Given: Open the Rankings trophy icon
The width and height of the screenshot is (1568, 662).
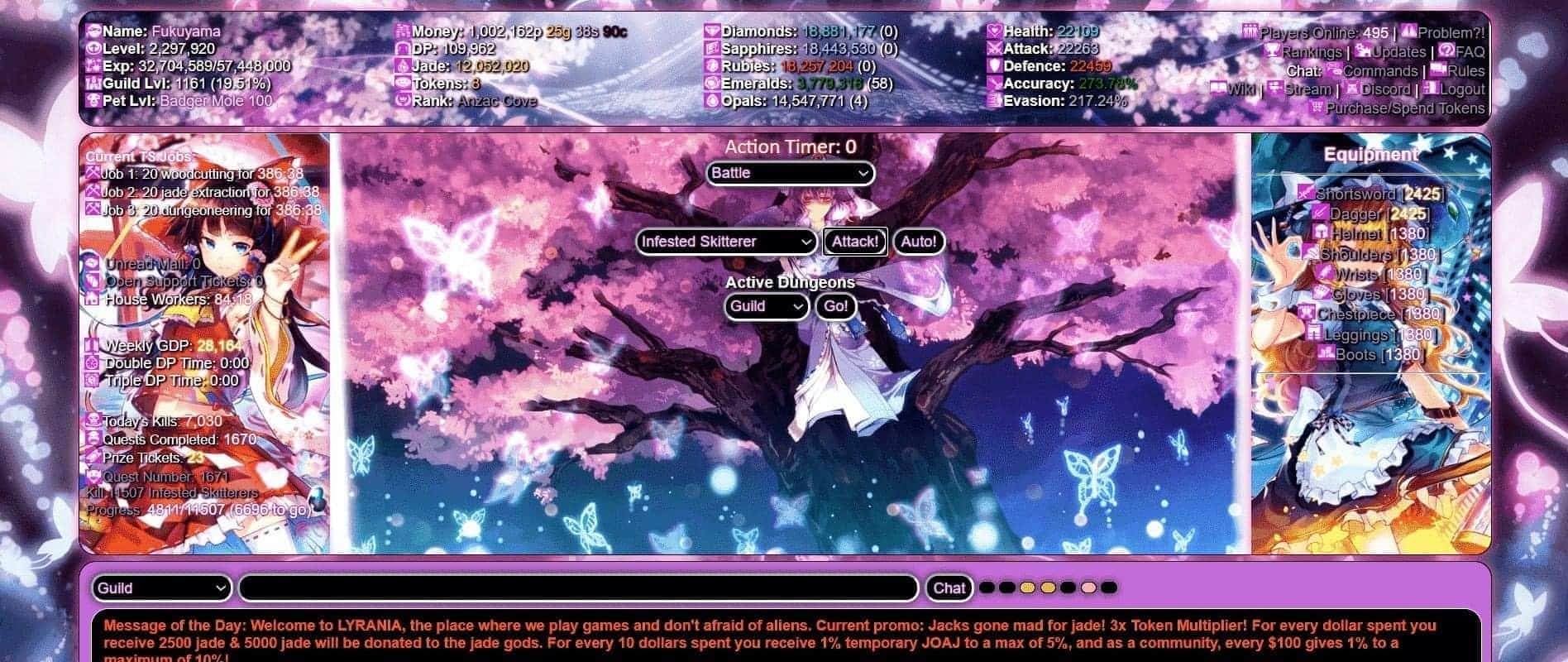Looking at the screenshot, I should [1273, 51].
